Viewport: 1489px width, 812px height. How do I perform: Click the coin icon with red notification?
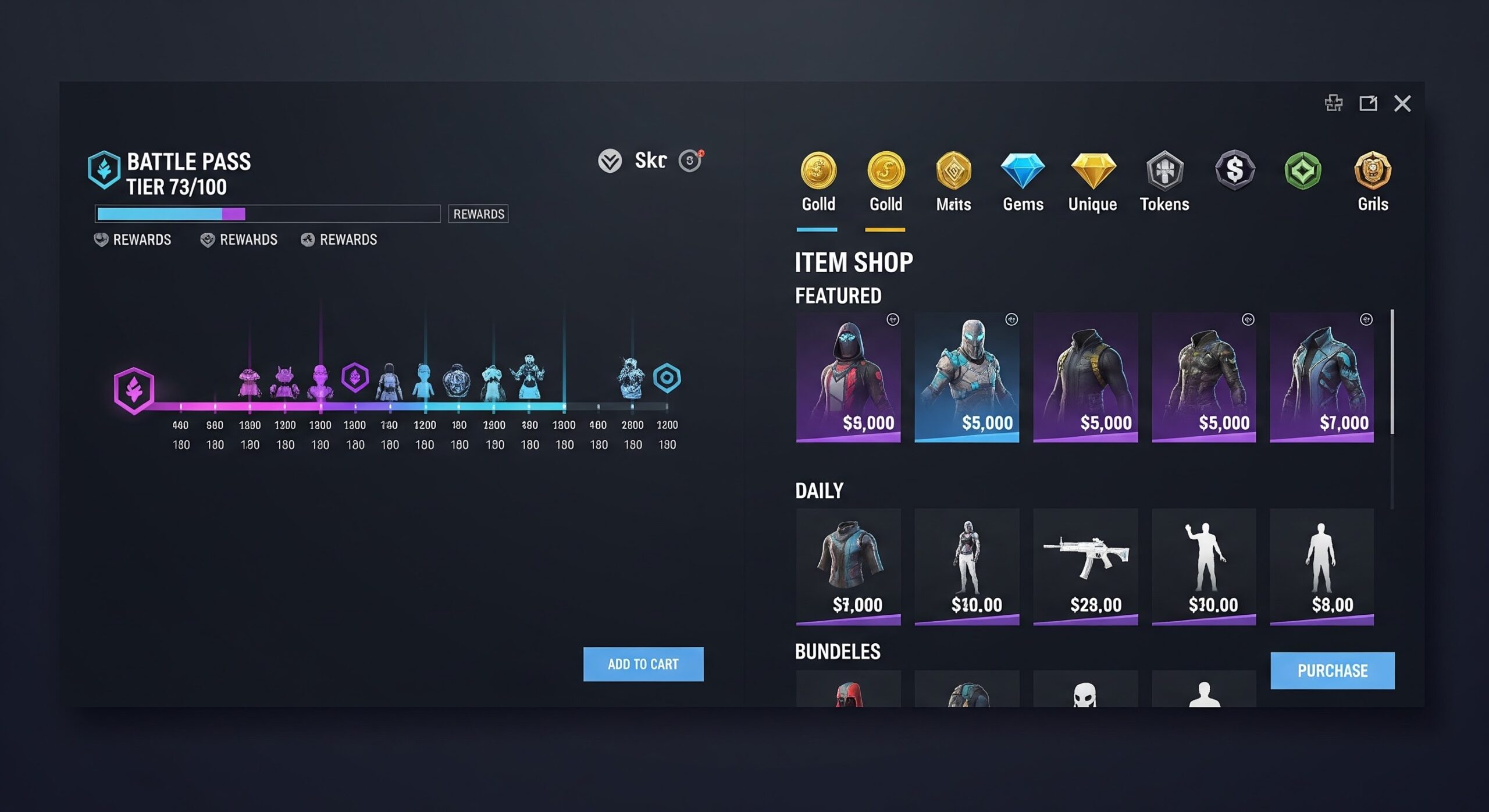690,161
